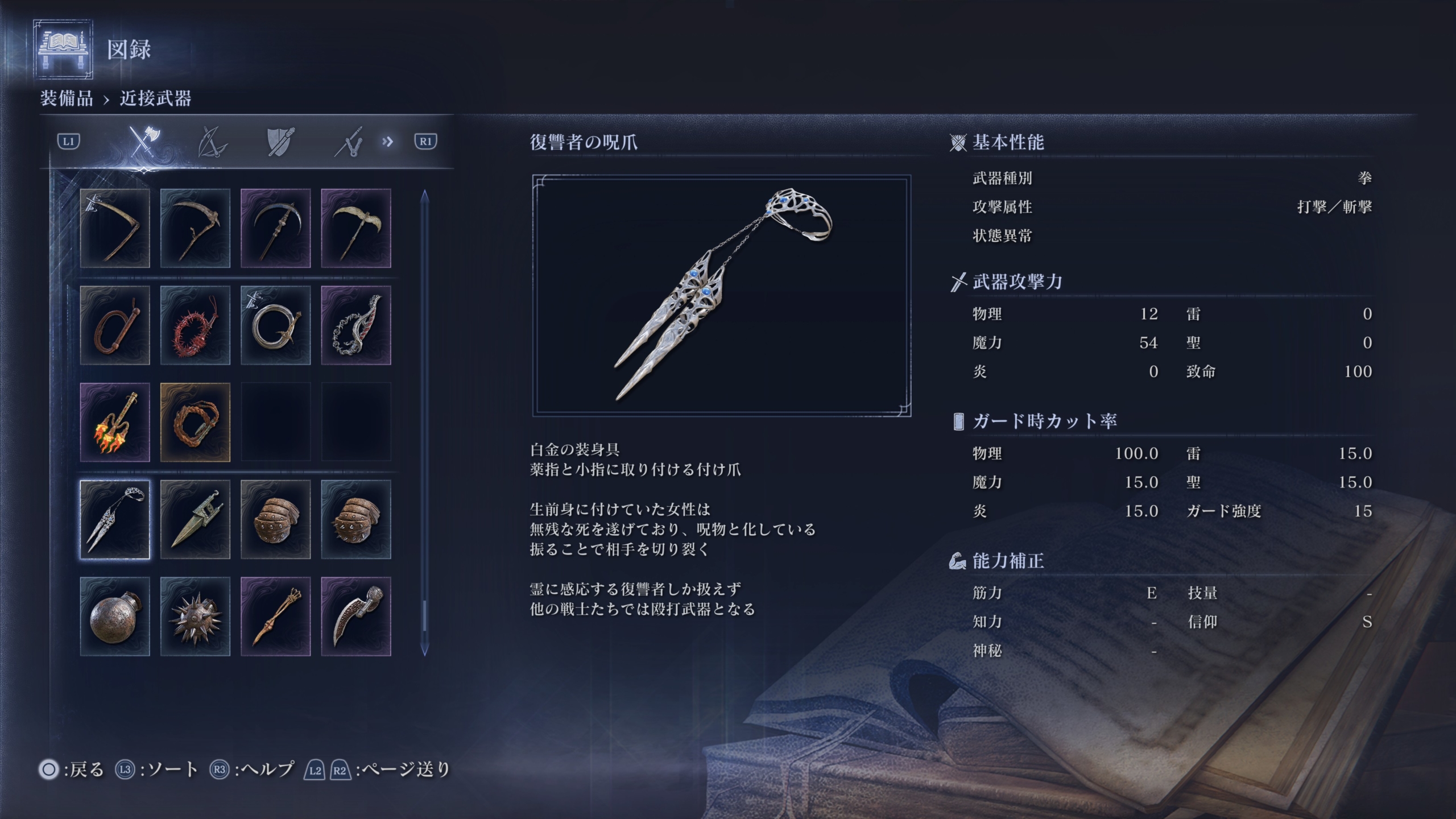Viewport: 1456px width, 819px height.
Task: Select the staff and catalyst tab
Action: (349, 142)
